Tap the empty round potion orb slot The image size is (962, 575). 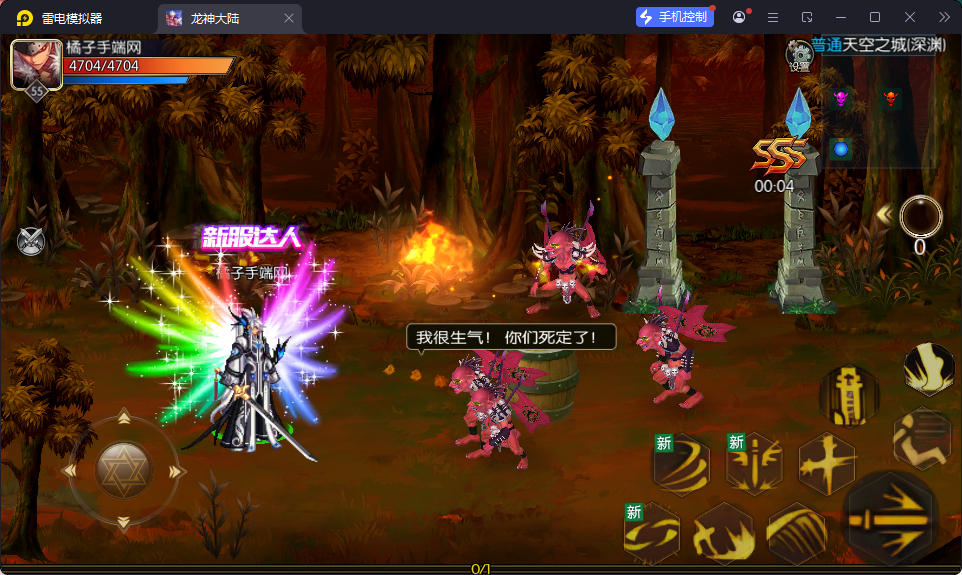point(920,215)
